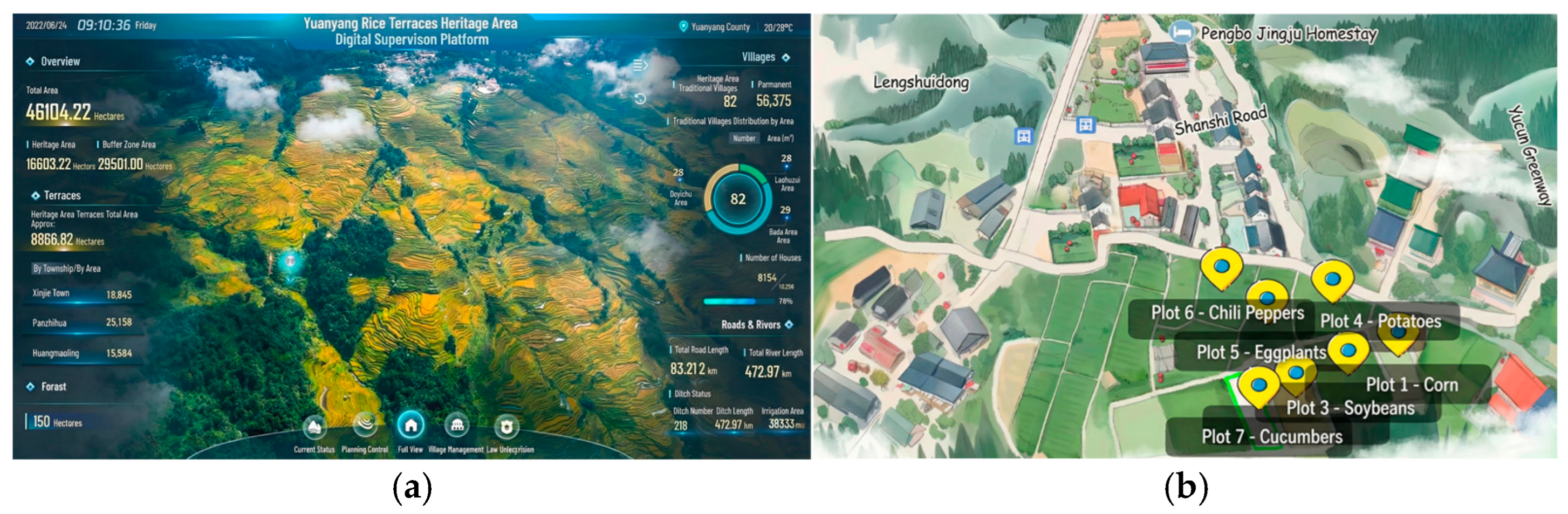Select the Number tab for village distribution
1568x514 pixels.
click(x=744, y=138)
